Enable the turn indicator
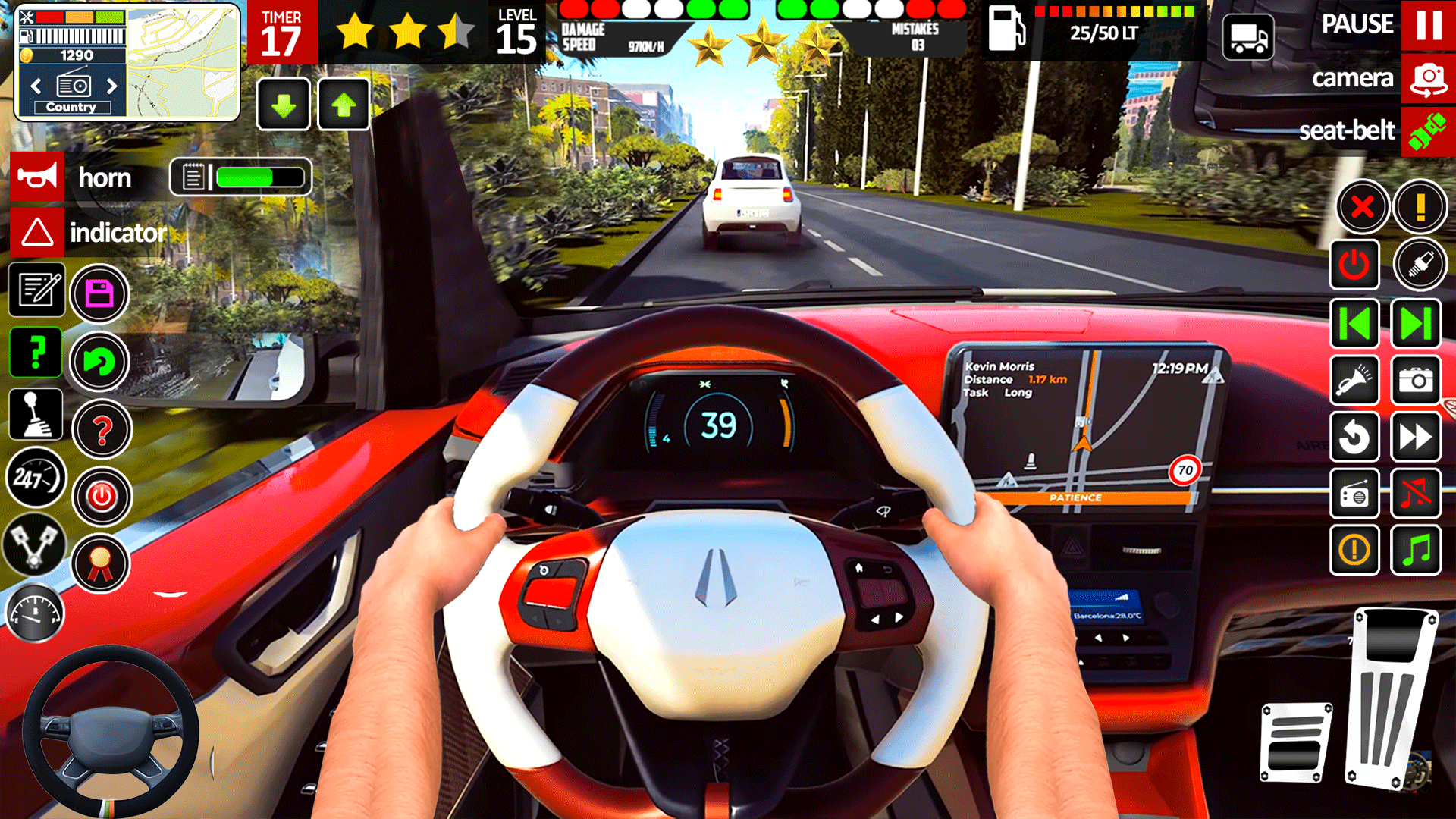This screenshot has width=1456, height=819. (36, 233)
